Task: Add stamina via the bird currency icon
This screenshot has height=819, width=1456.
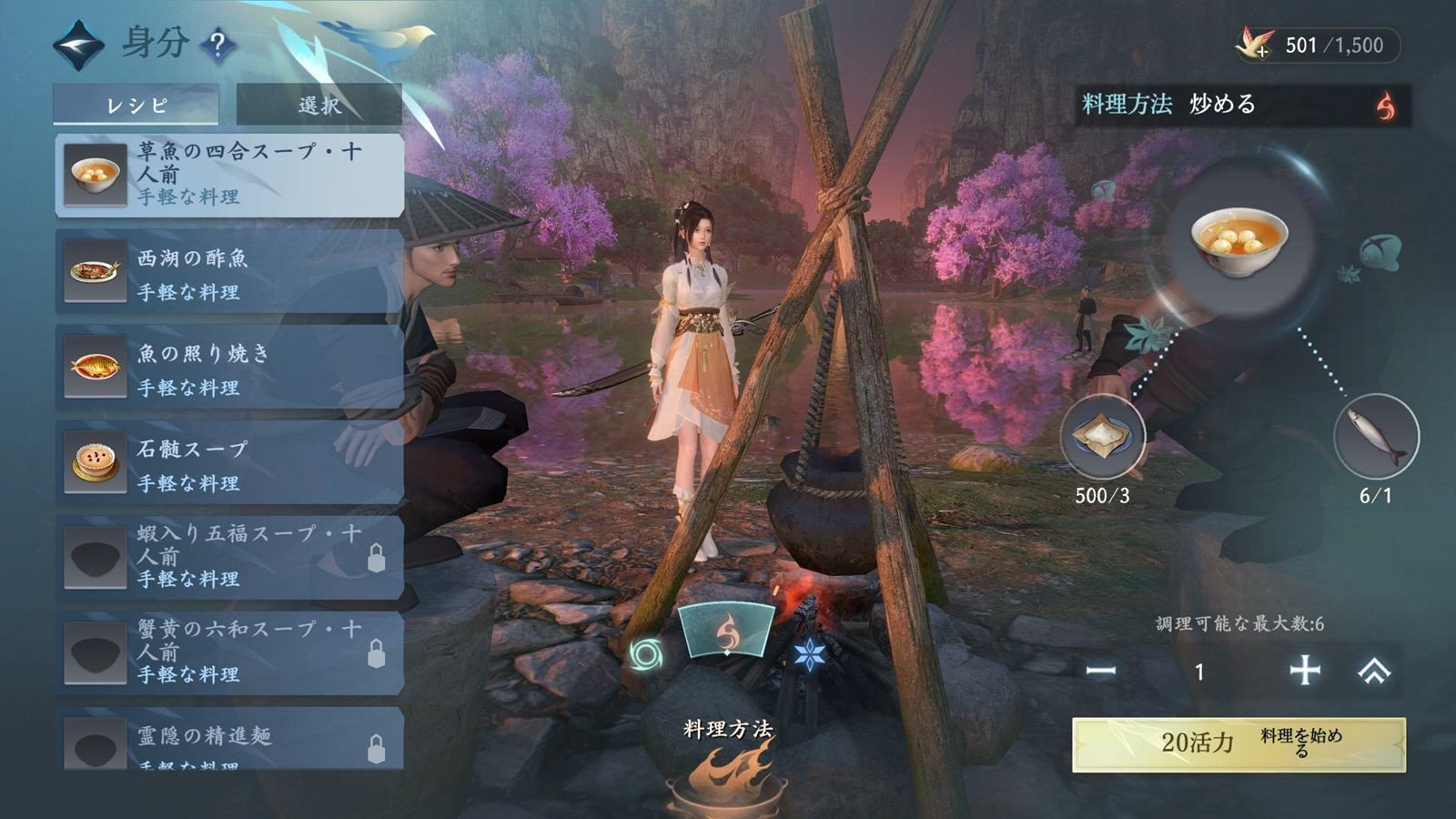Action: 1258,45
